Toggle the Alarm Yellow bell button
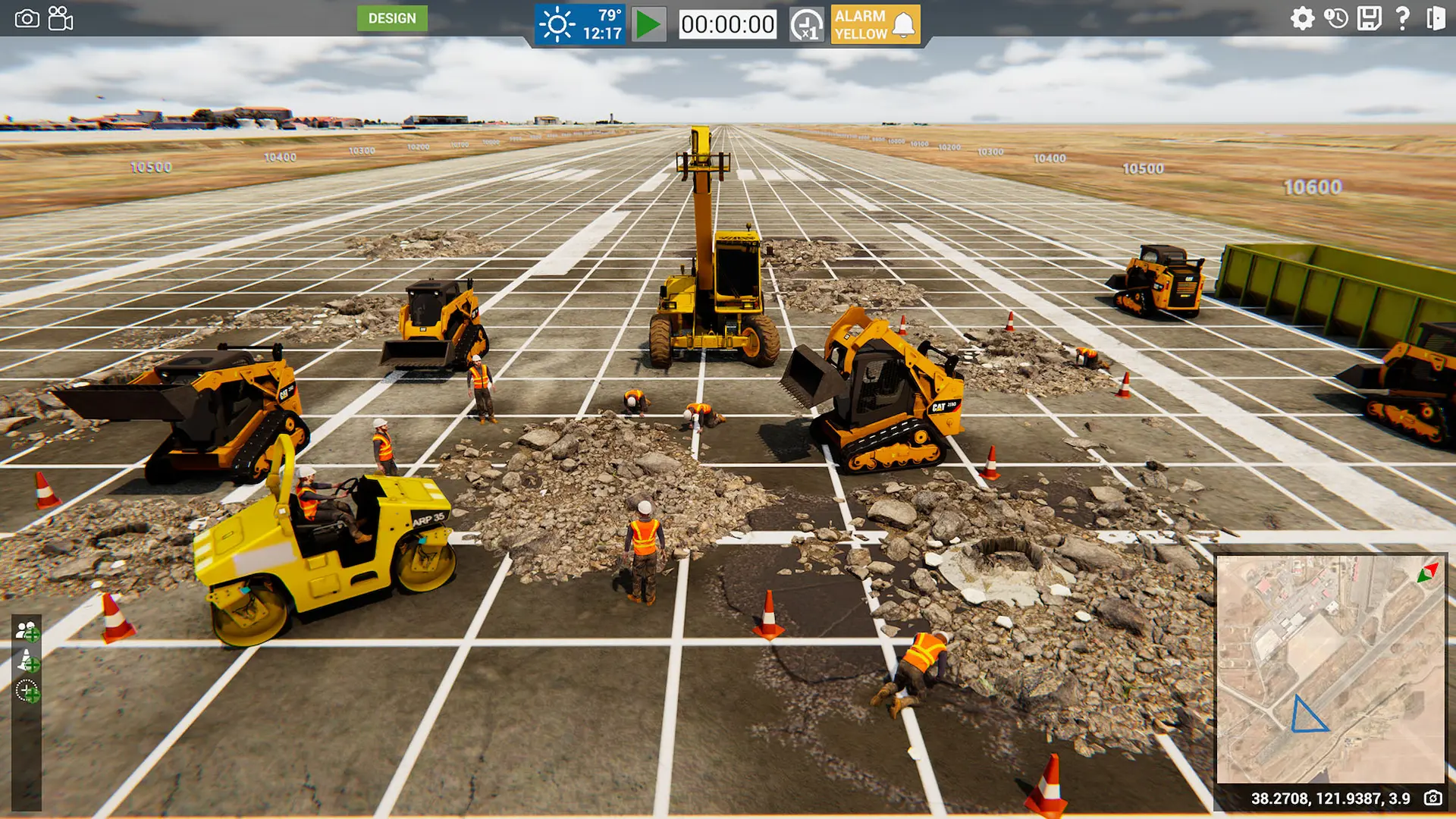The width and height of the screenshot is (1456, 819). 875,24
